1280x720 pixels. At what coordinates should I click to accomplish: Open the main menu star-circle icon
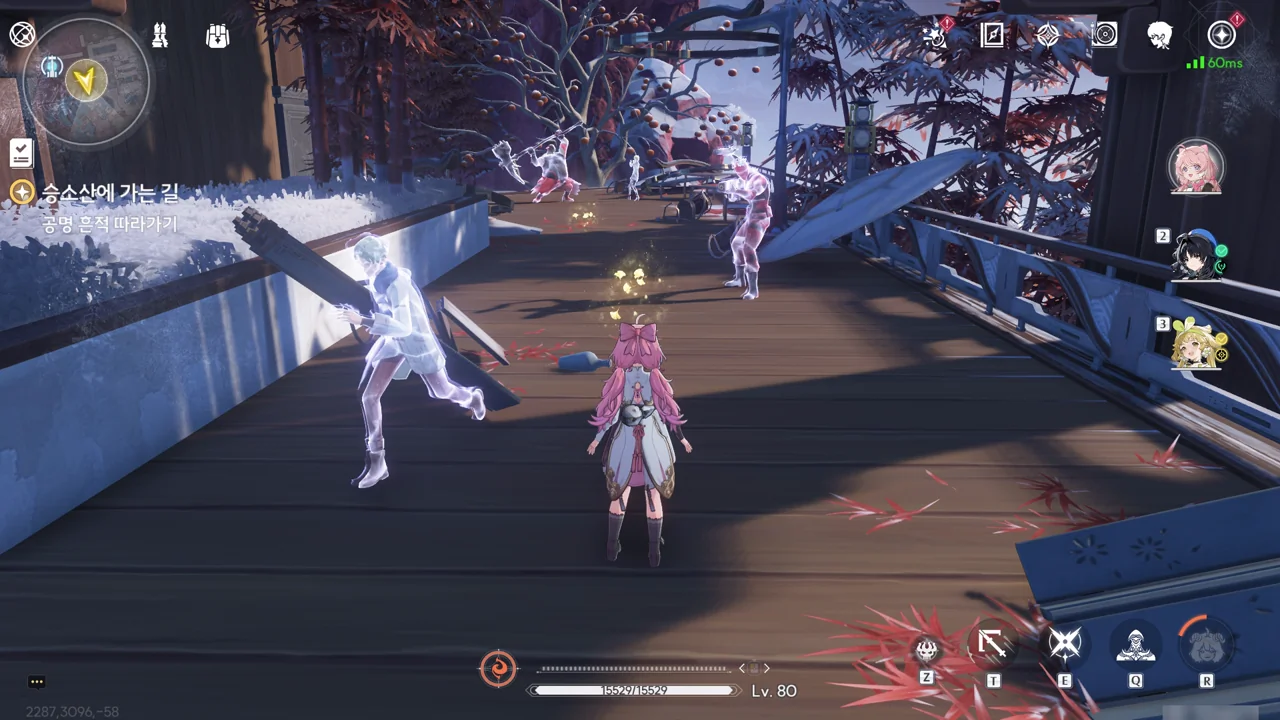[x=1221, y=35]
